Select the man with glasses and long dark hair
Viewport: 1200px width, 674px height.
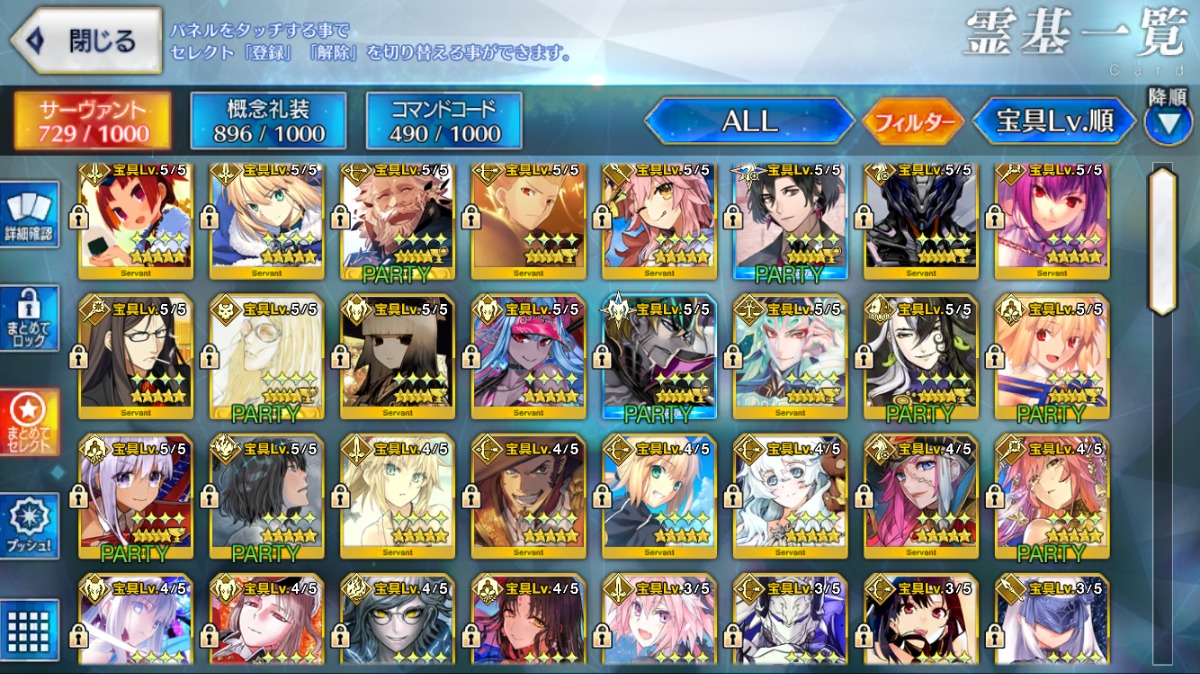point(135,356)
